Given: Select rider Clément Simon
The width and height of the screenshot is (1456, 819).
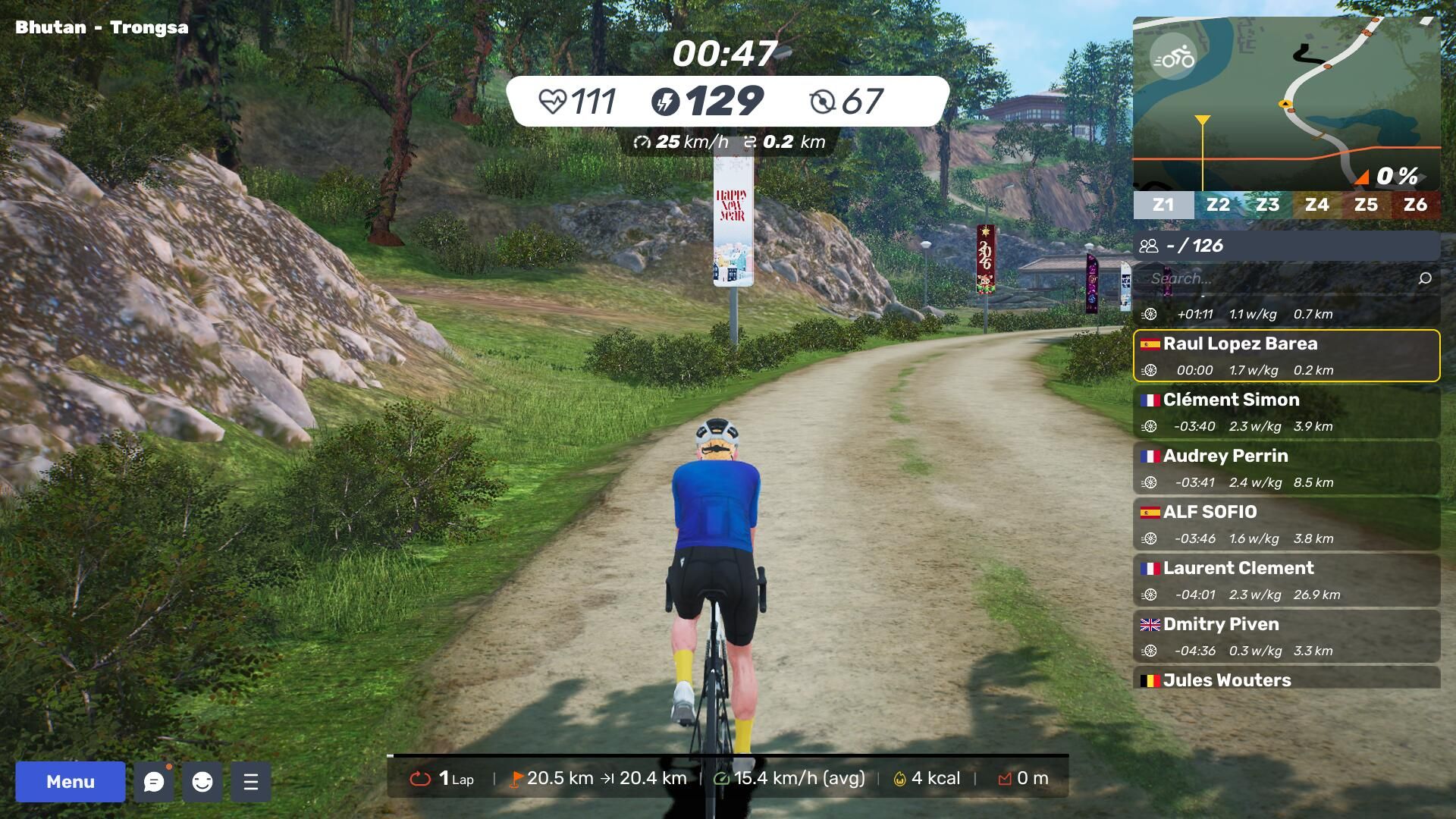Looking at the screenshot, I should tap(1286, 412).
